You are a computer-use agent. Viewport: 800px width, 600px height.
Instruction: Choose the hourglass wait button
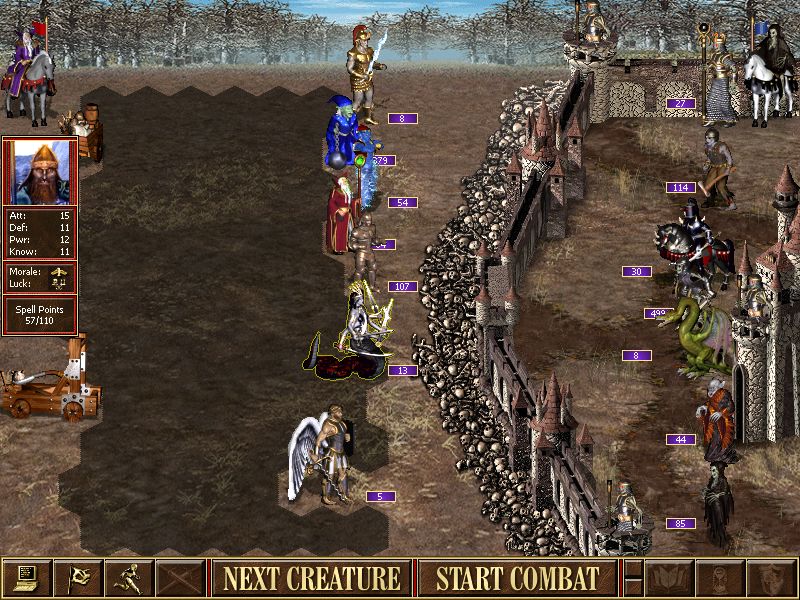click(x=720, y=578)
